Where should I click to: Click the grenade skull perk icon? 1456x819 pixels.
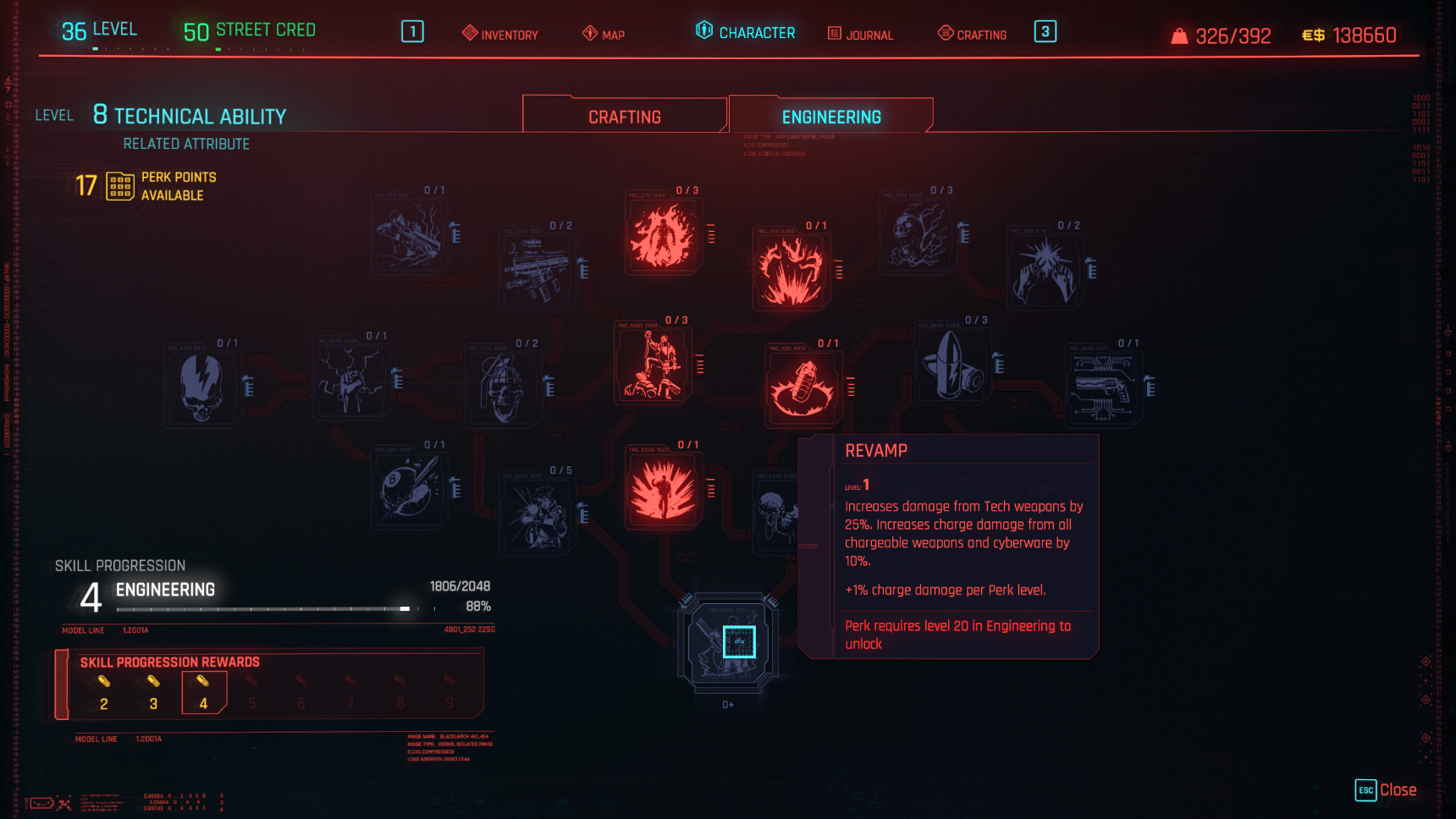click(503, 388)
